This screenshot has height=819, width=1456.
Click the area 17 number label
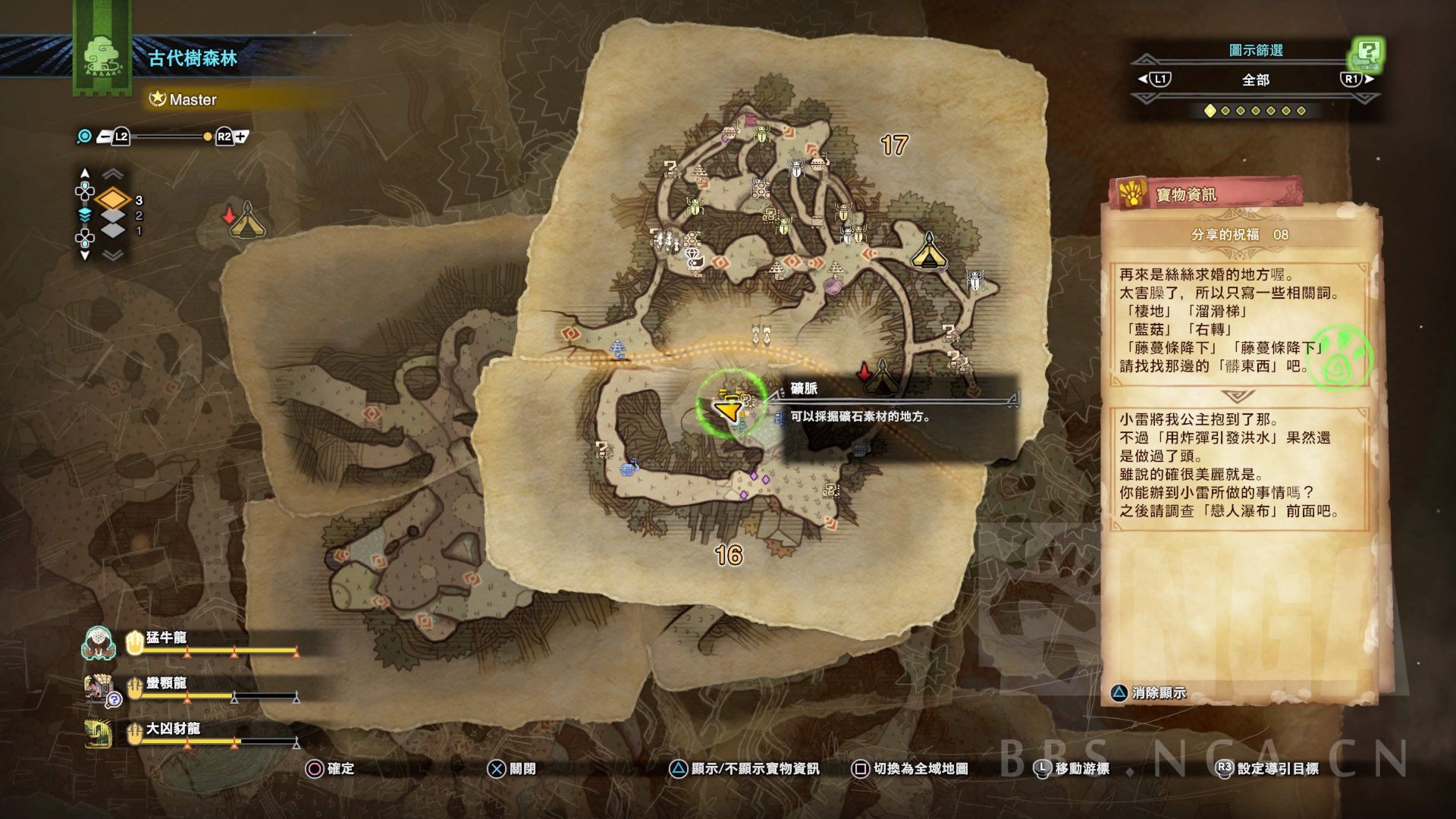click(894, 145)
